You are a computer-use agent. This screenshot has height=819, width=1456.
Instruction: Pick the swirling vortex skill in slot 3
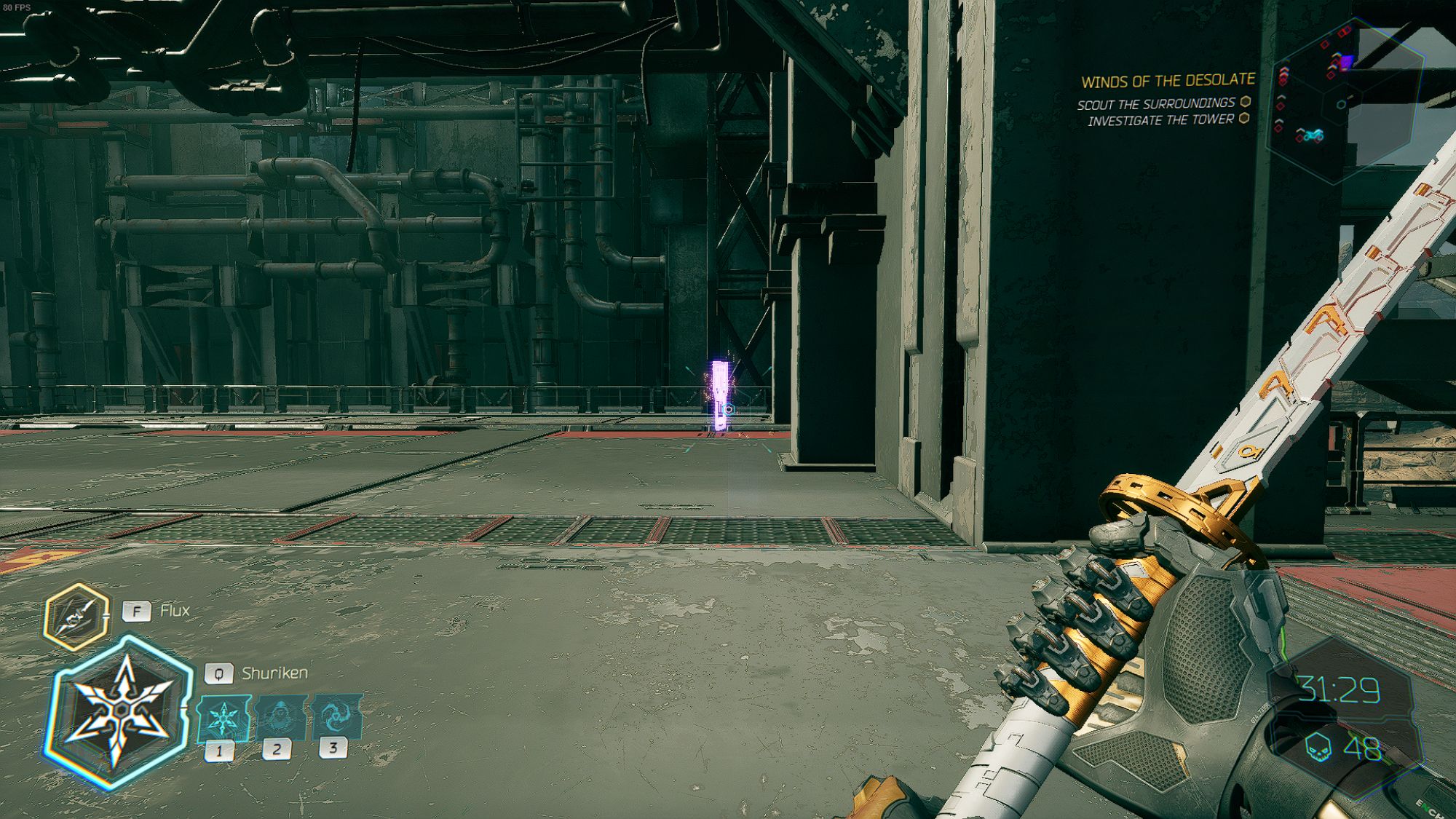pyautogui.click(x=336, y=717)
